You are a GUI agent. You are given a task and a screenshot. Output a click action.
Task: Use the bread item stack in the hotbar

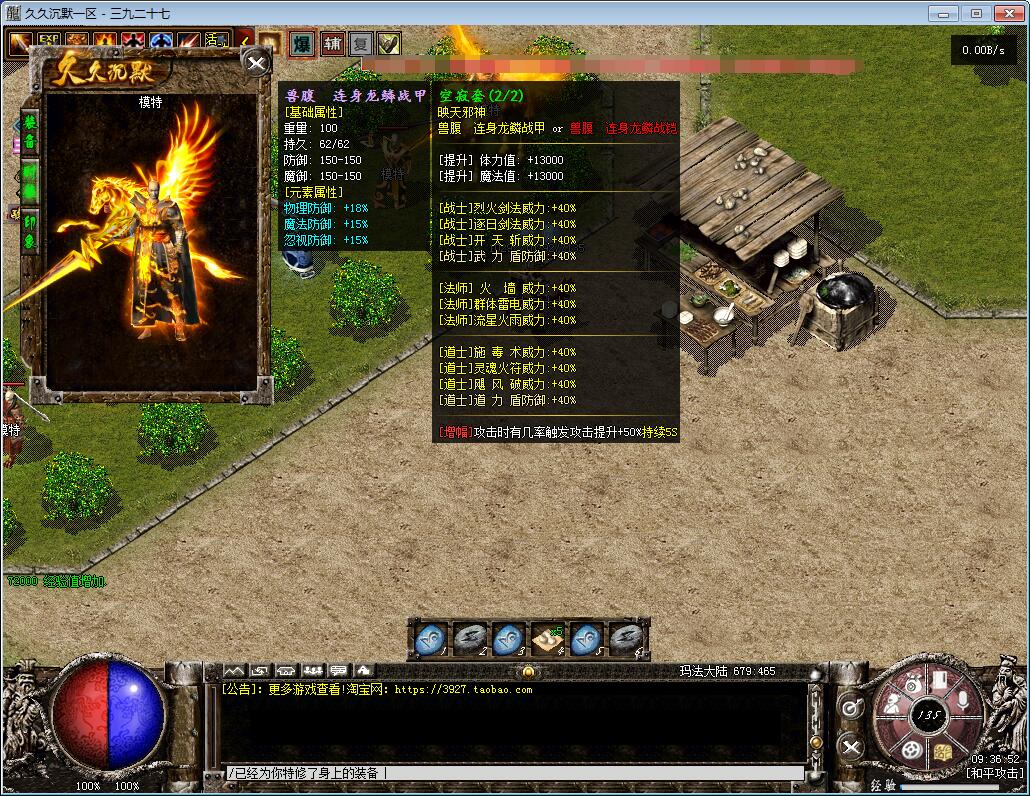click(x=547, y=637)
